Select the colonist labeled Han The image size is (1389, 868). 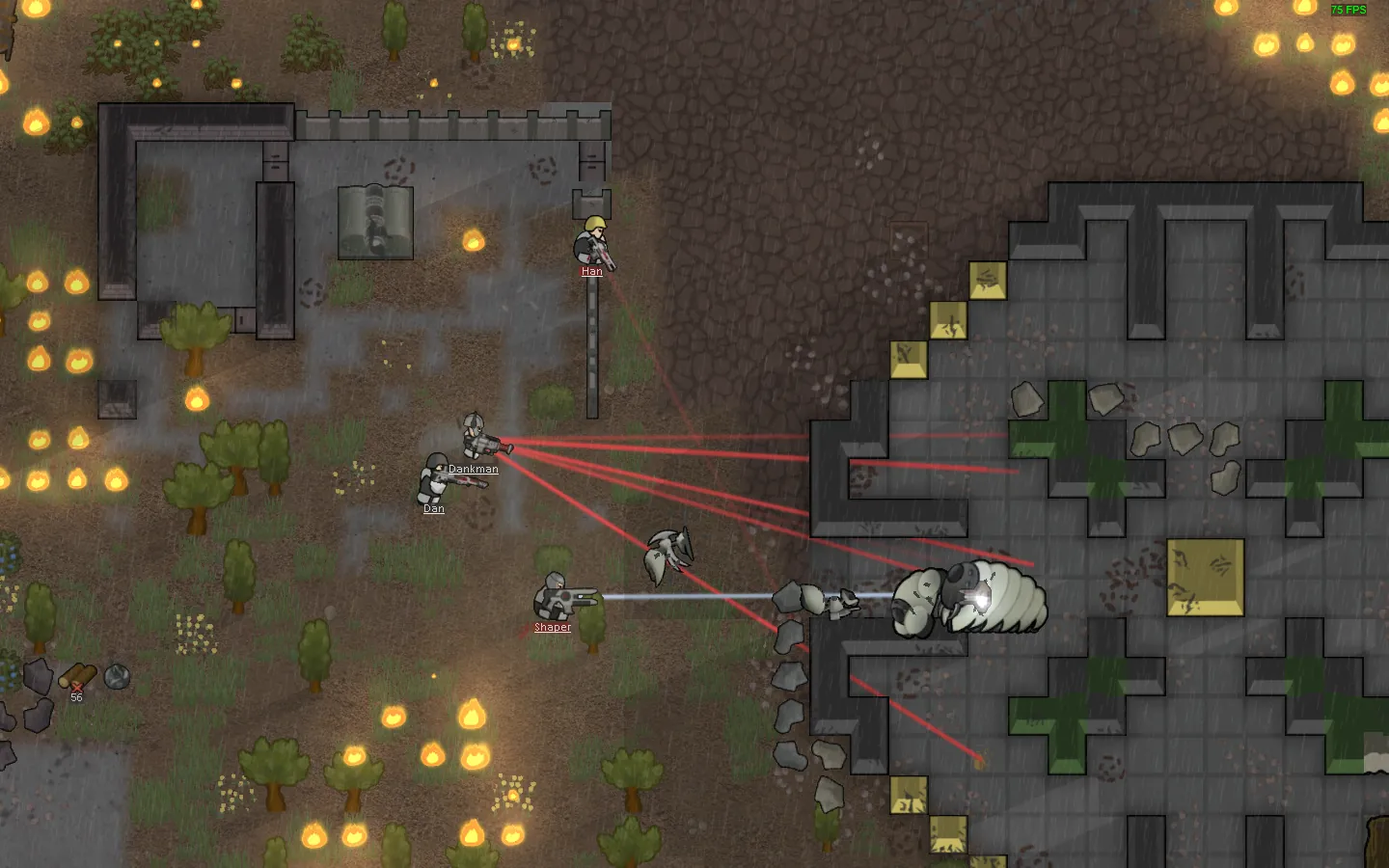[x=592, y=243]
